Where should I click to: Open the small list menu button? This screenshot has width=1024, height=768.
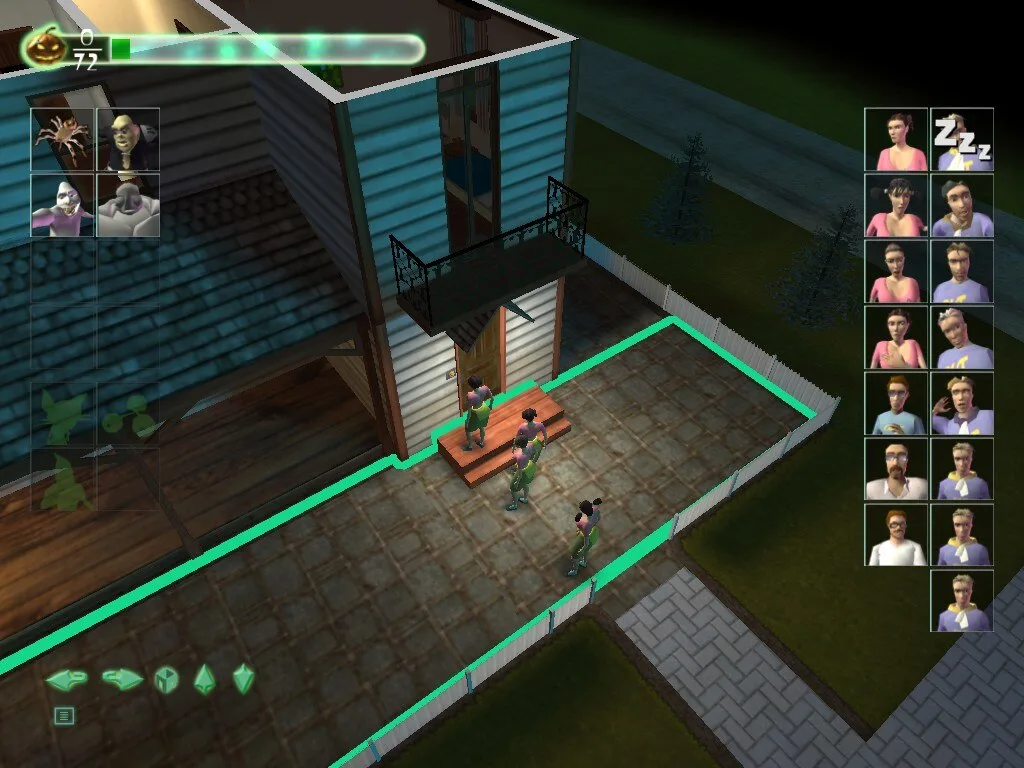click(x=64, y=715)
